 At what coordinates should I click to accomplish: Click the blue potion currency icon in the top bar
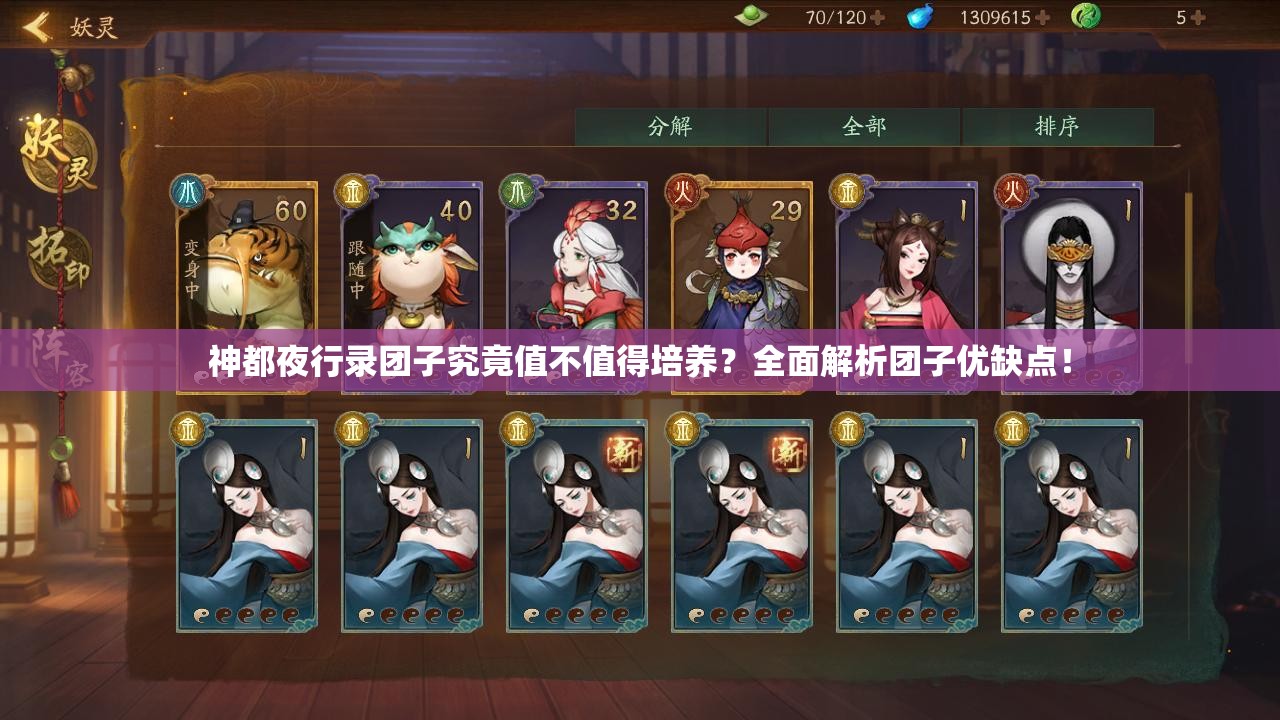pos(921,15)
